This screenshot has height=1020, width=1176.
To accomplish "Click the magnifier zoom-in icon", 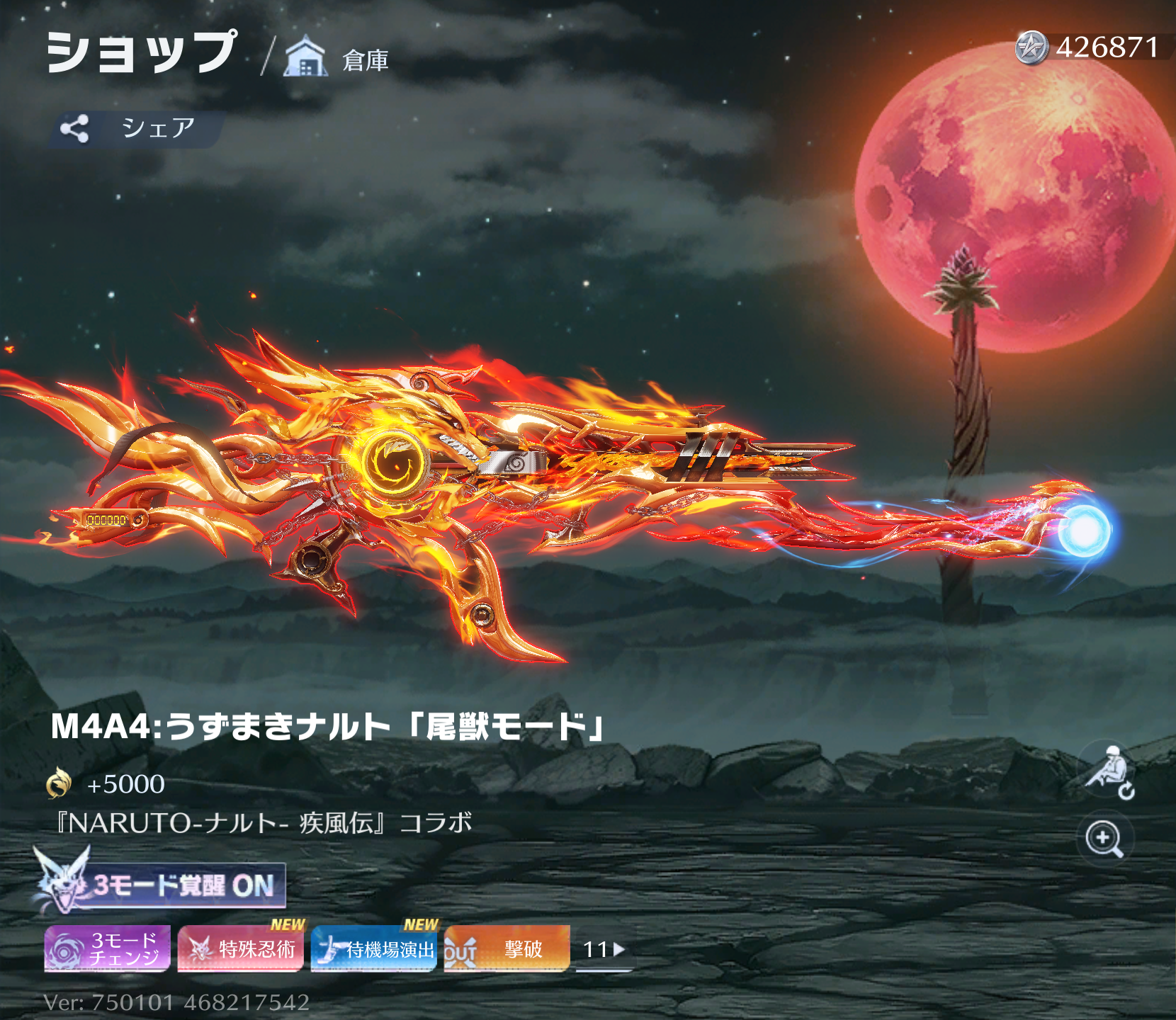I will (x=1104, y=839).
